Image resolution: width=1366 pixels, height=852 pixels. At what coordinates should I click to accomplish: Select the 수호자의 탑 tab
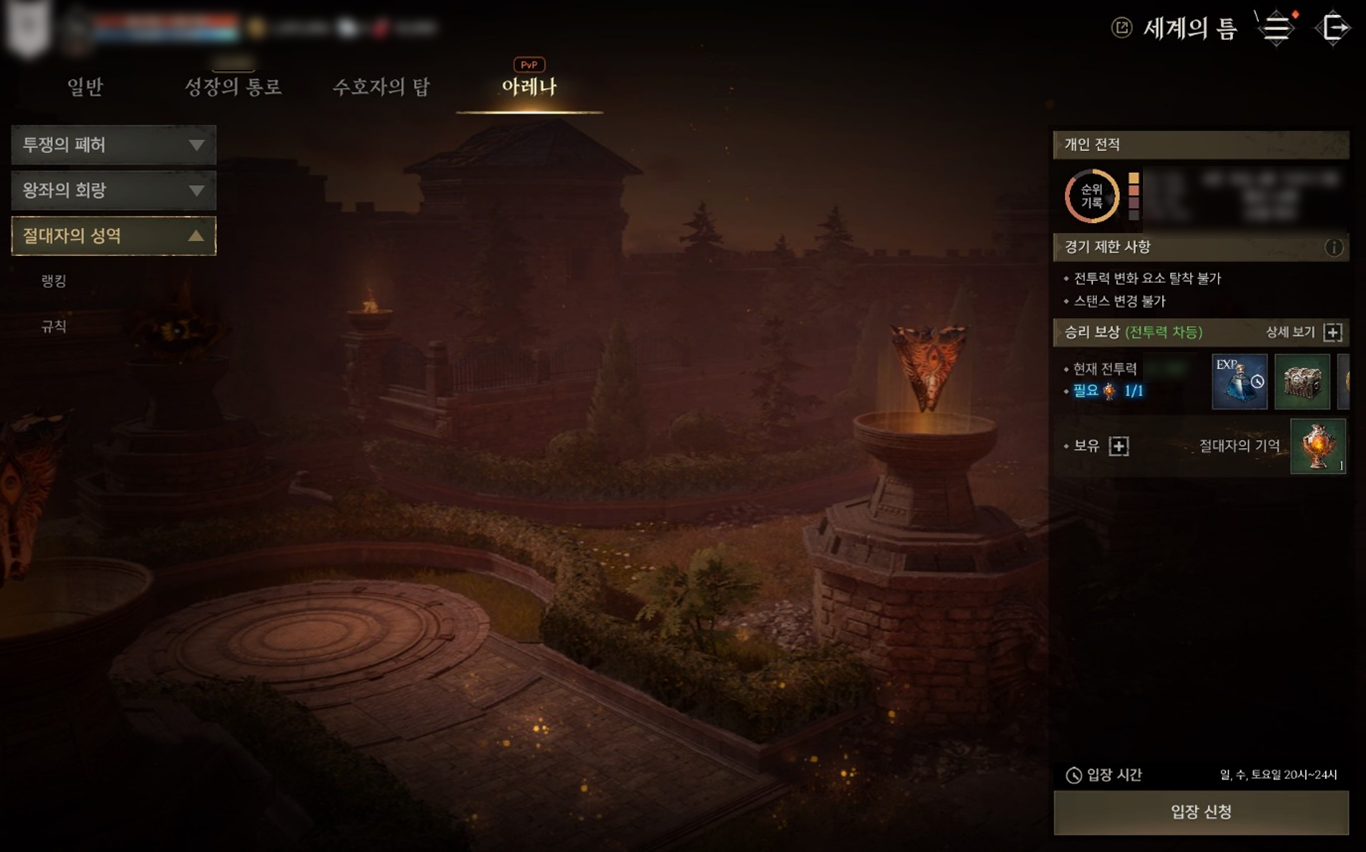(x=381, y=88)
